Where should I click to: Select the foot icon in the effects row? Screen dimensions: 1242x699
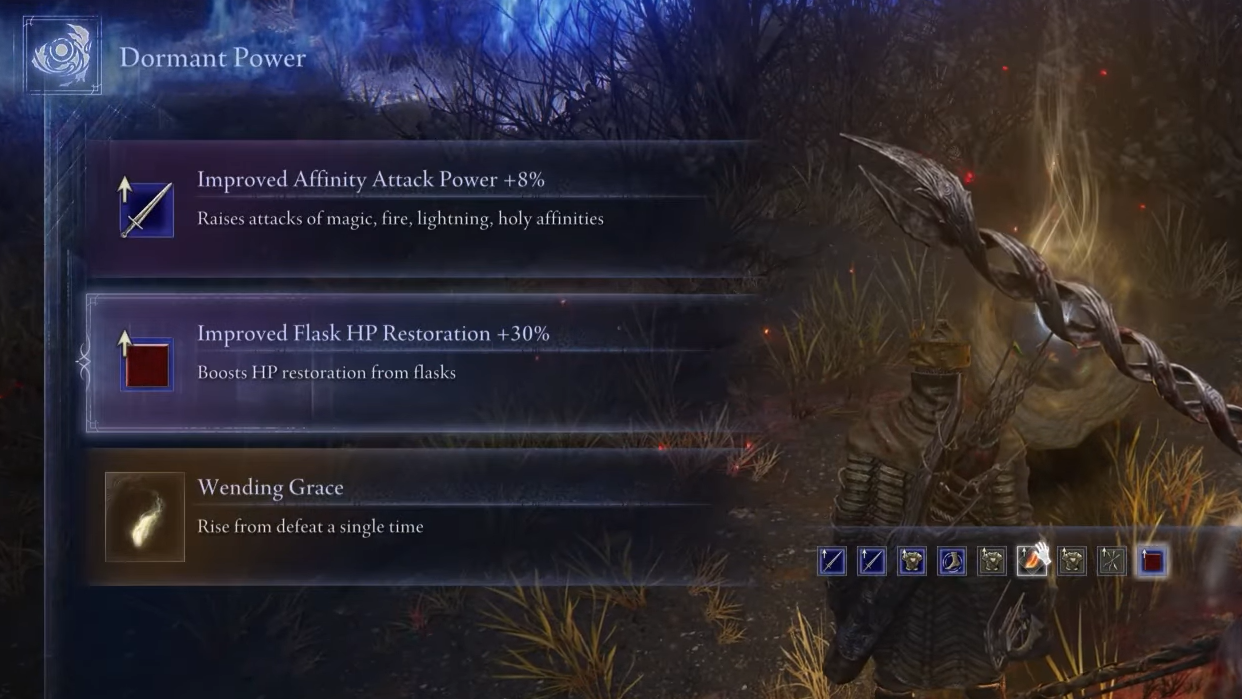(x=952, y=562)
